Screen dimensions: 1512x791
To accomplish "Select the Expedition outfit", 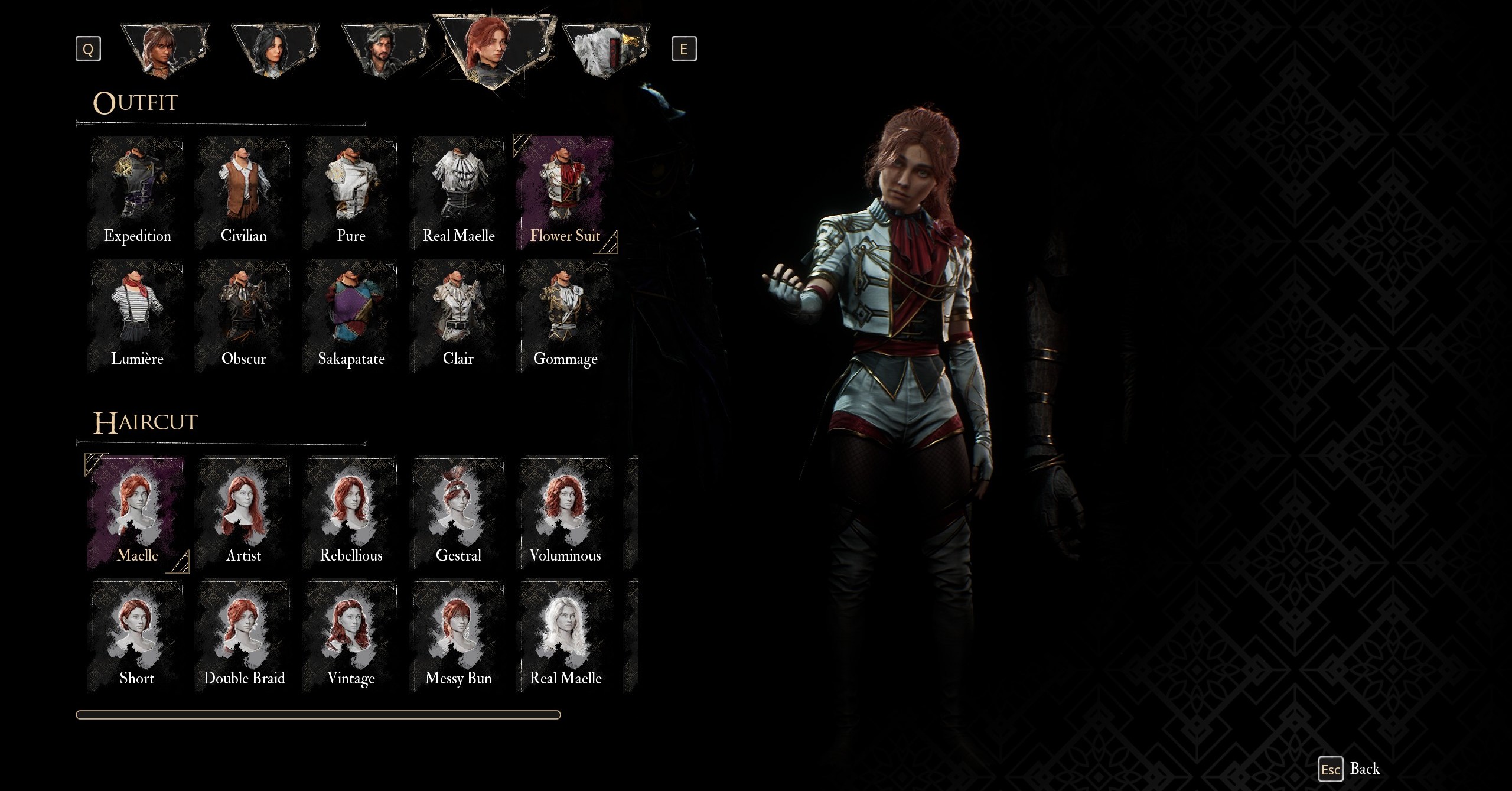I will coord(137,193).
